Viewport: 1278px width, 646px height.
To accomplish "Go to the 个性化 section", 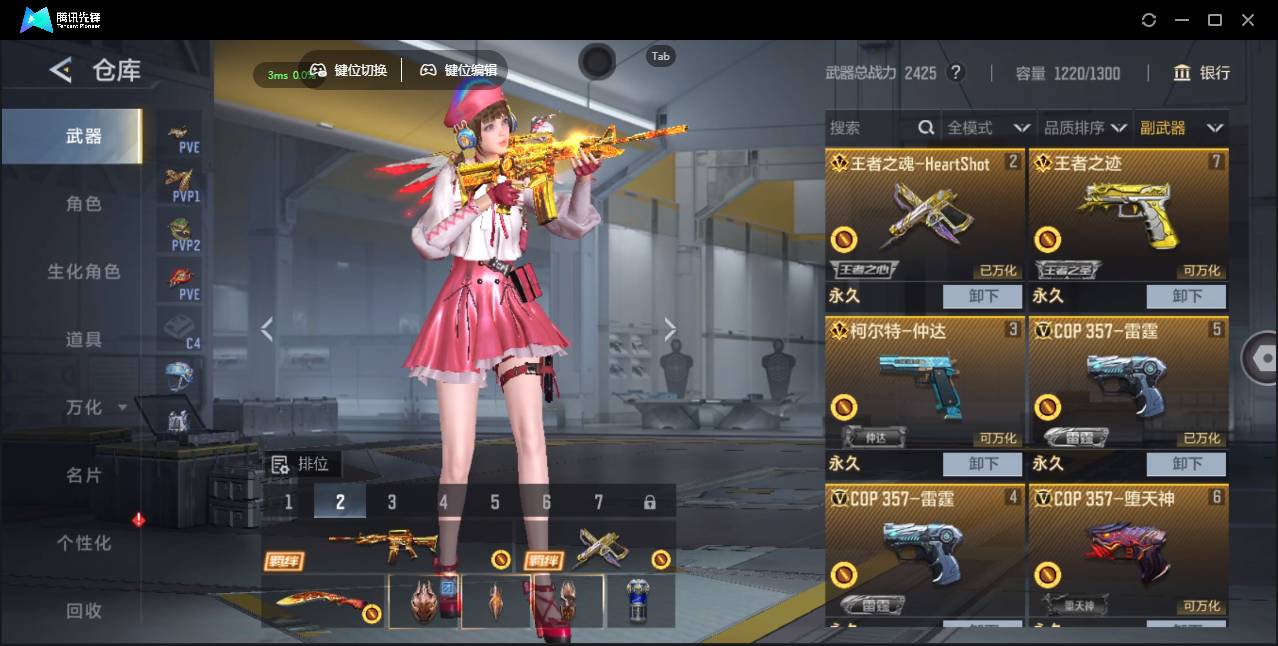I will click(x=84, y=543).
